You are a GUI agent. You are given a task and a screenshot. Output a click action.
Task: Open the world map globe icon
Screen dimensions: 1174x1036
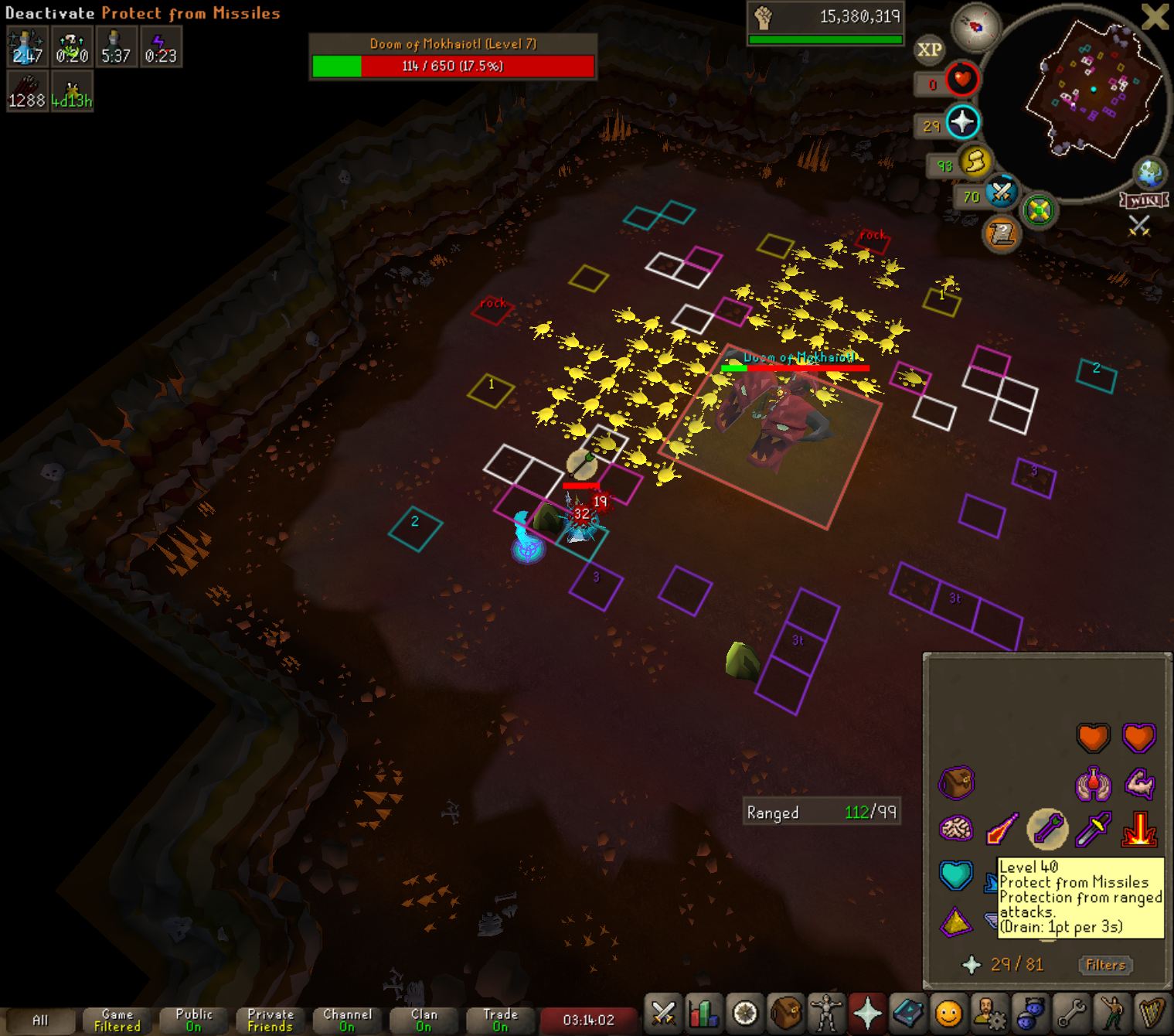pos(1149,172)
